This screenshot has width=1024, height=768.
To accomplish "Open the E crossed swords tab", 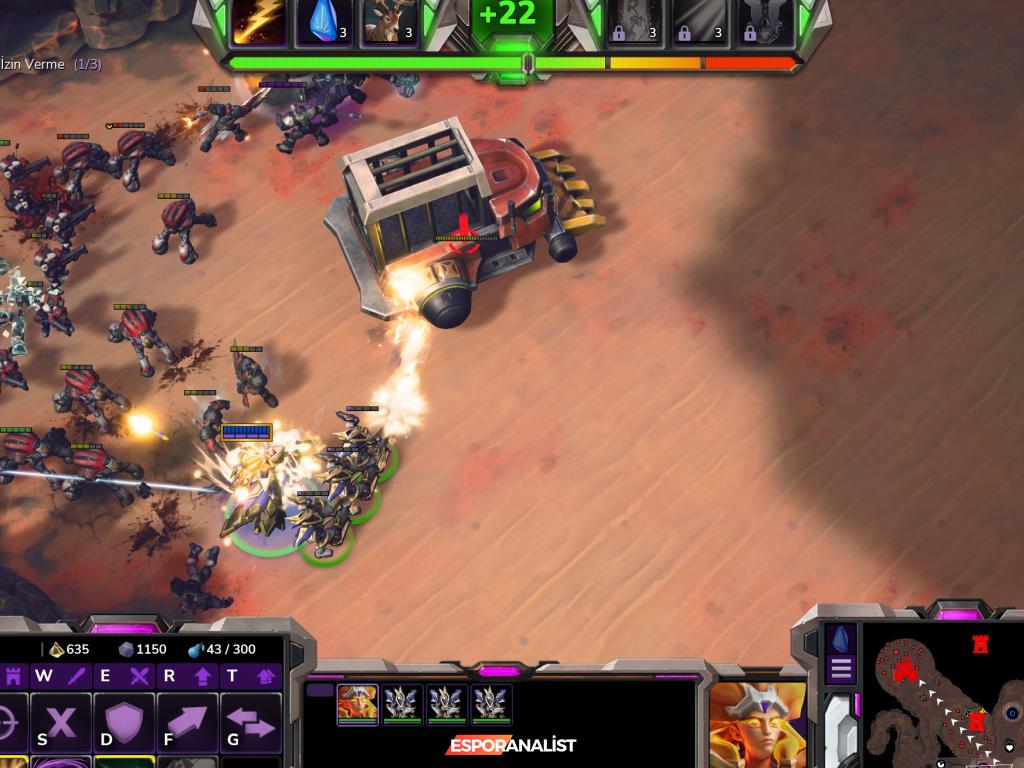I will pyautogui.click(x=122, y=676).
